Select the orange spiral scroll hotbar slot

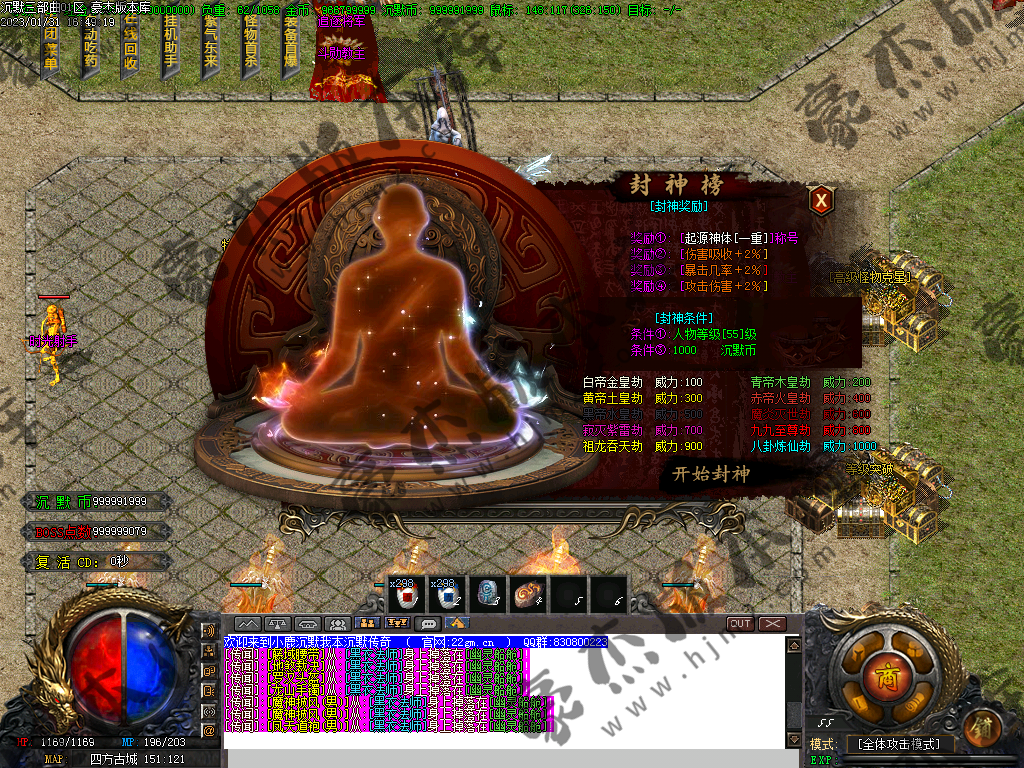[527, 595]
